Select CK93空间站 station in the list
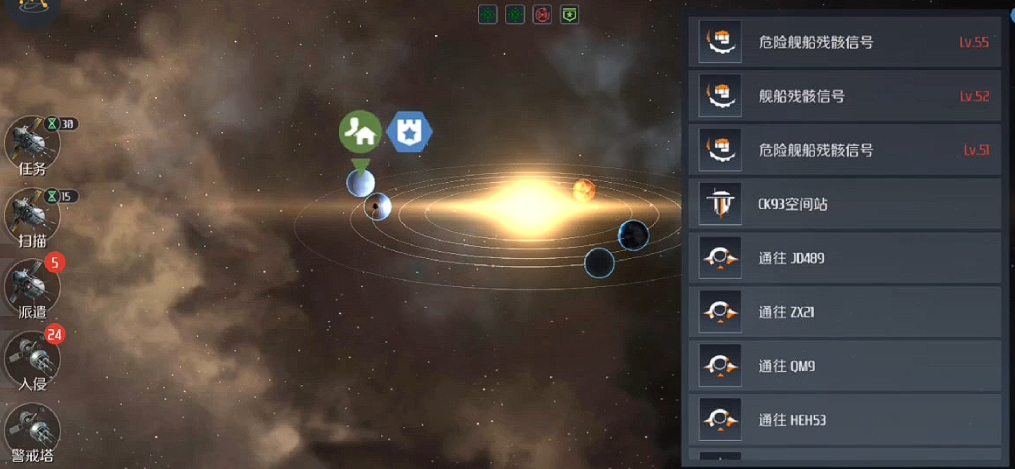This screenshot has height=469, width=1015. click(845, 204)
